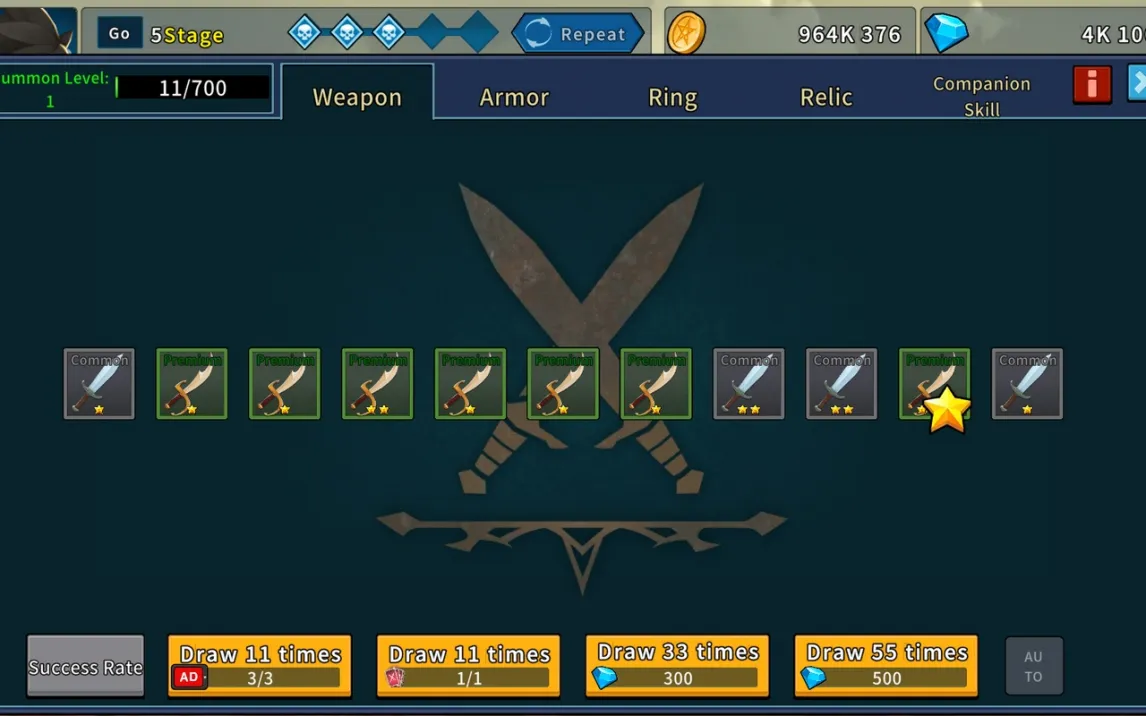The height and width of the screenshot is (716, 1146).
Task: Draw 11 times by watching an AD
Action: coord(260,665)
